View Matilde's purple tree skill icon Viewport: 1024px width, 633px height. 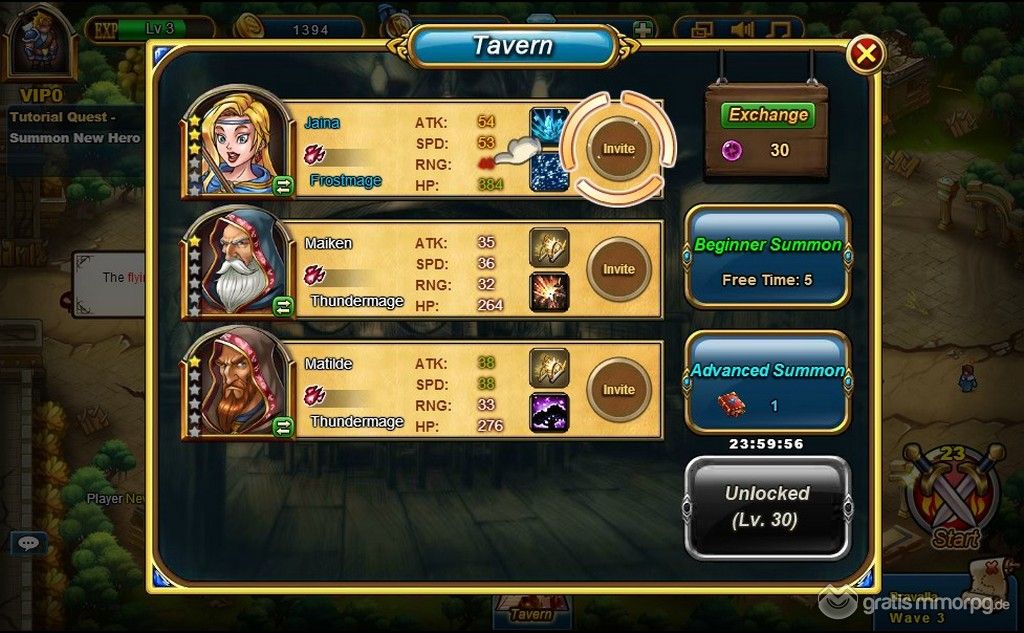[x=549, y=412]
